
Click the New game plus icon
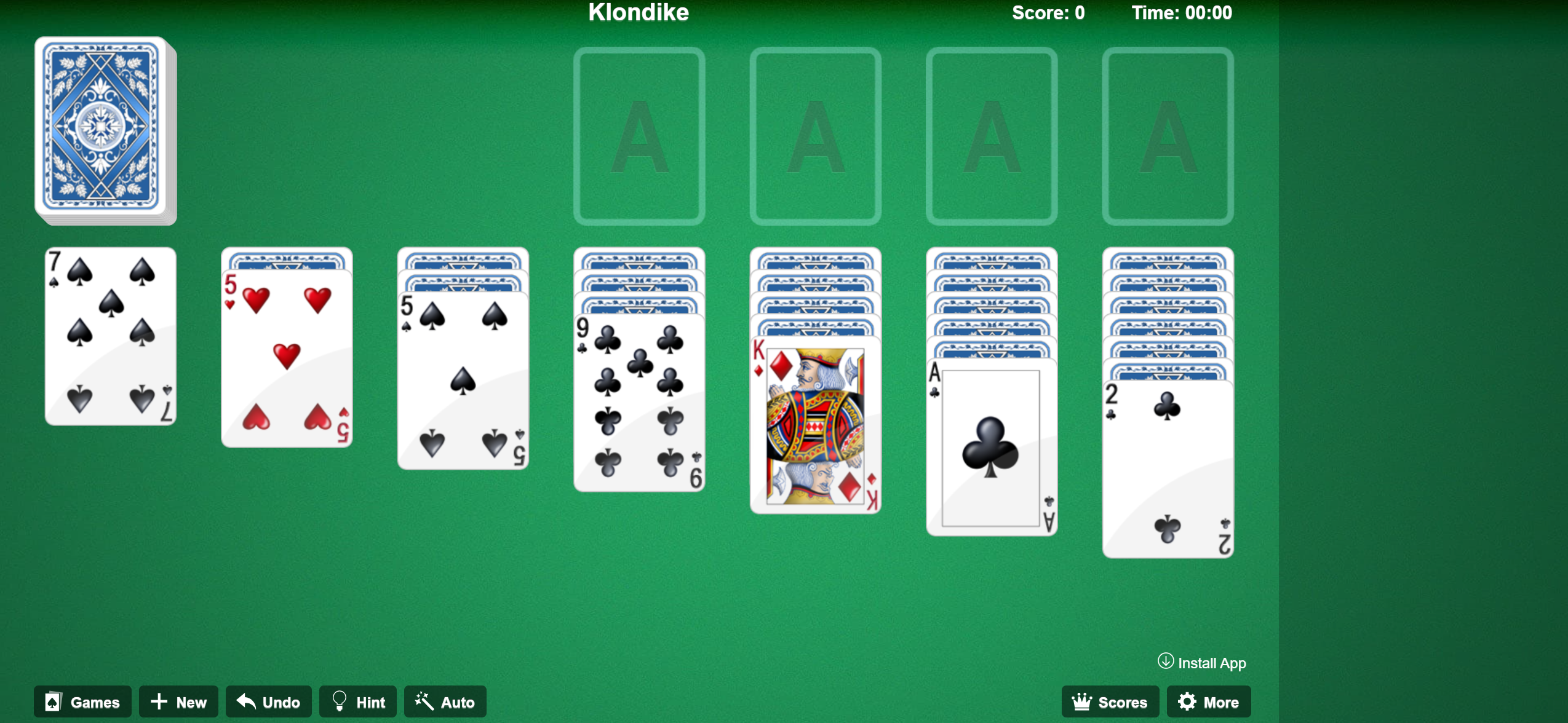159,701
